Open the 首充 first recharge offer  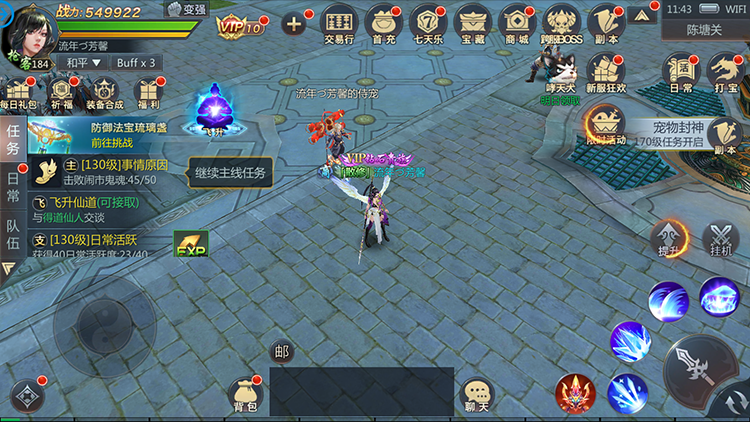(383, 24)
